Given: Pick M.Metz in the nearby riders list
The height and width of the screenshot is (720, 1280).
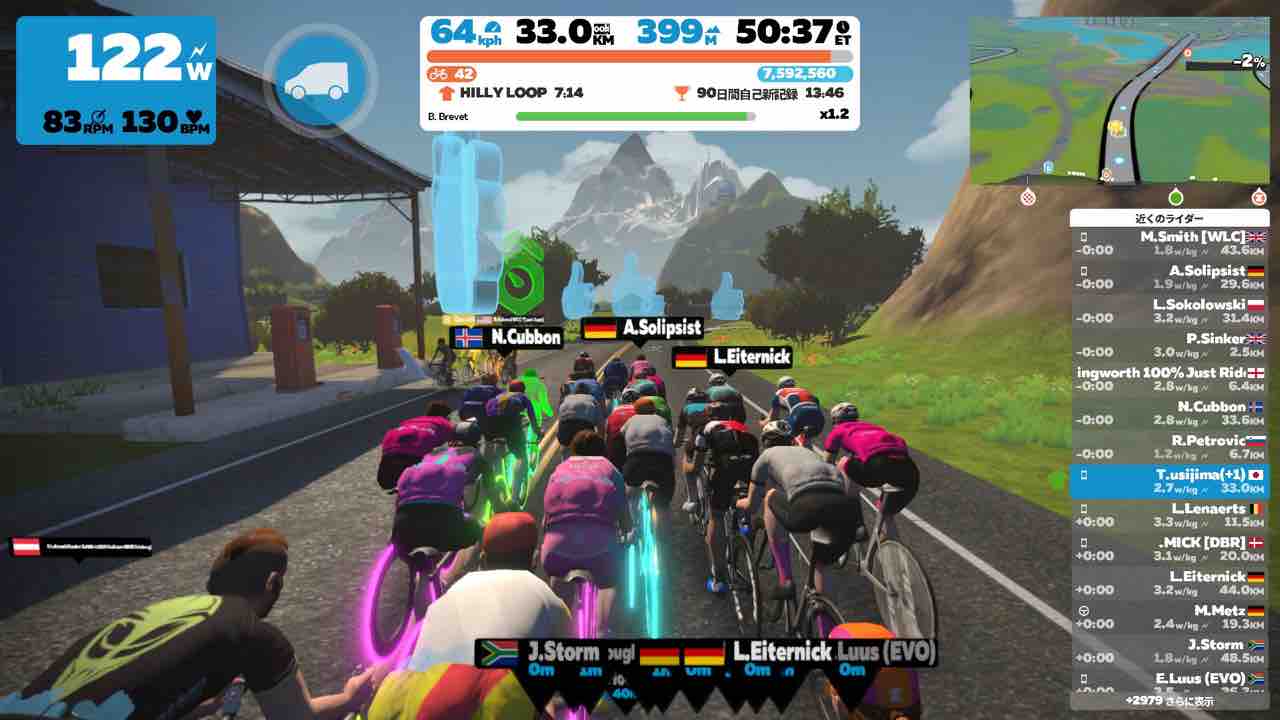Looking at the screenshot, I should click(x=1169, y=618).
